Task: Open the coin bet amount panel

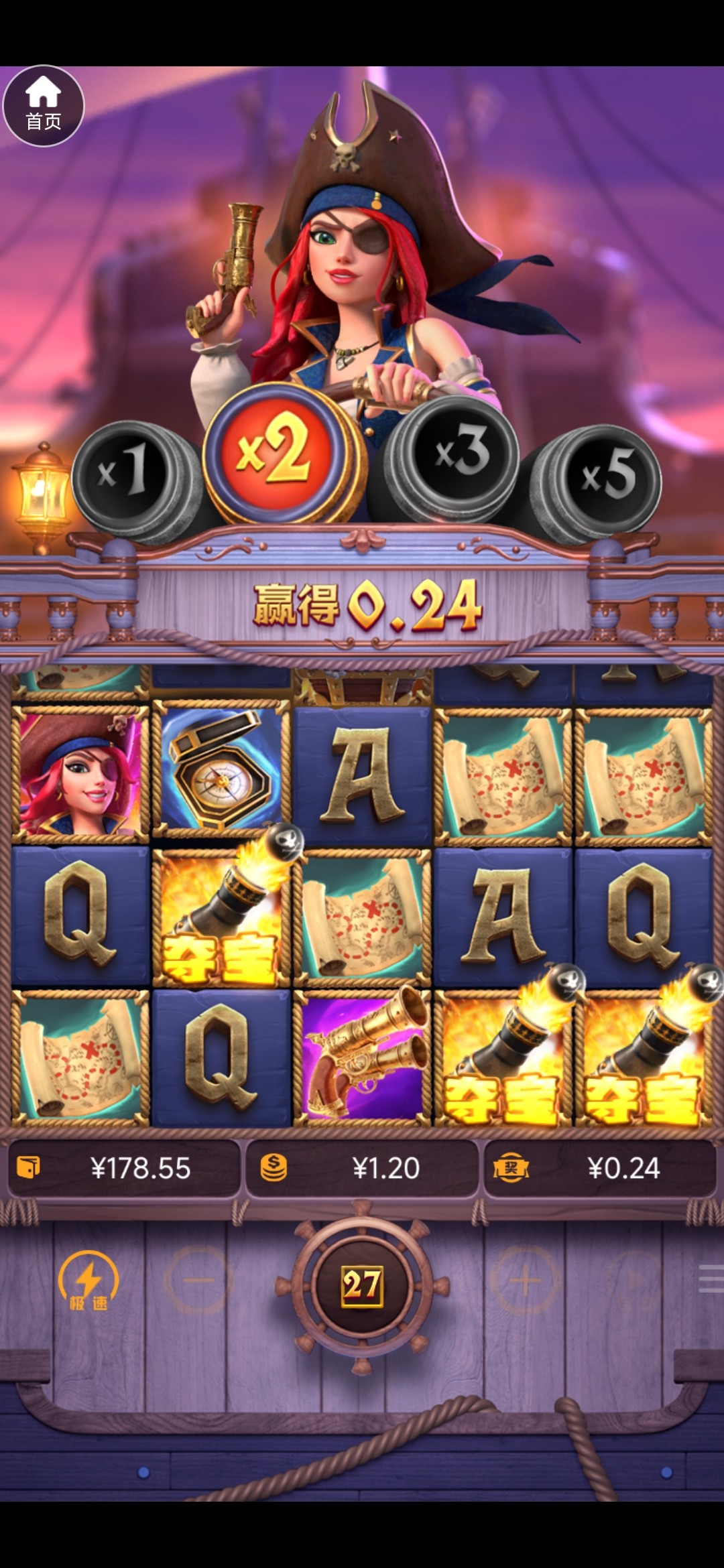Action: 362,1169
